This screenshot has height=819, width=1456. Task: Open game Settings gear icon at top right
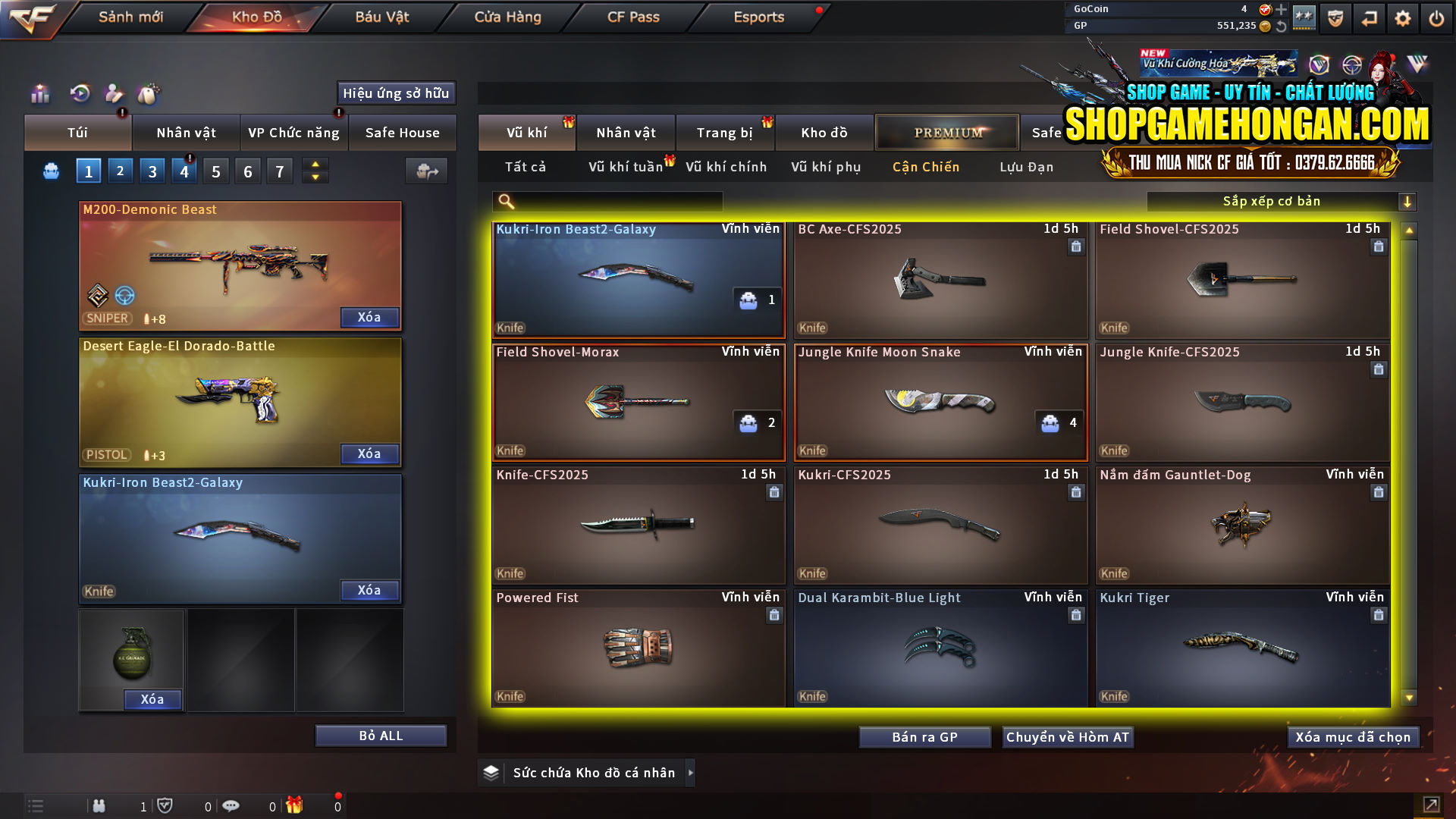(1404, 17)
